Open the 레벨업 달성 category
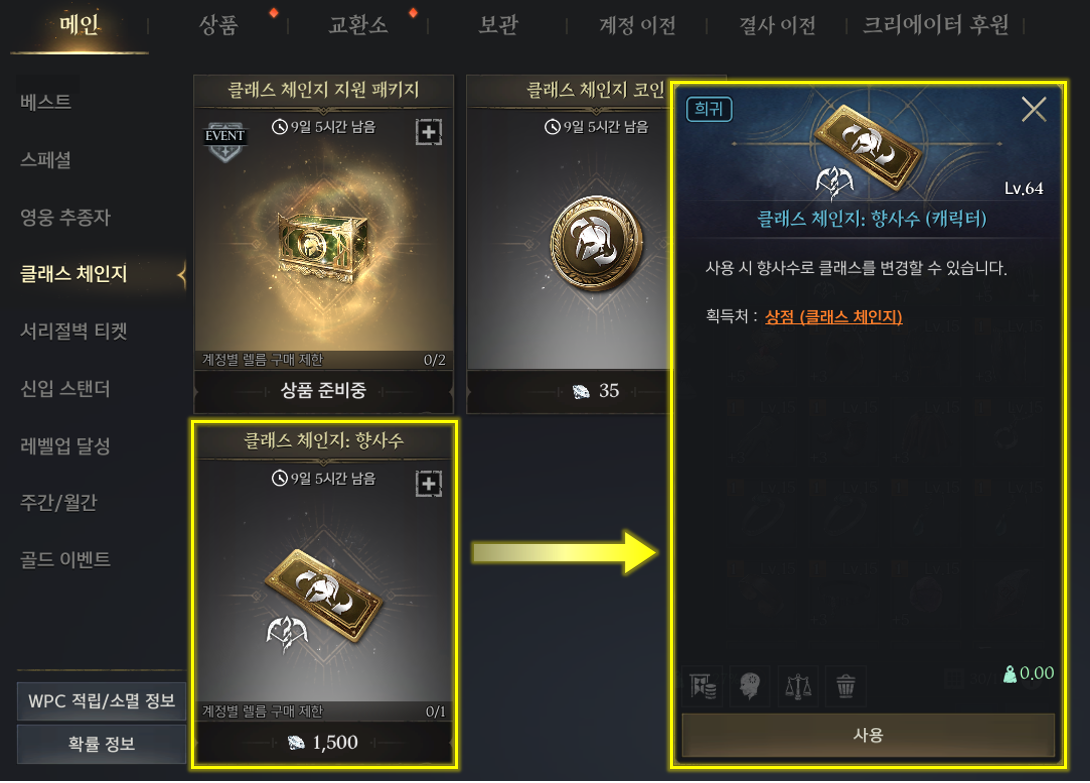 click(x=65, y=445)
